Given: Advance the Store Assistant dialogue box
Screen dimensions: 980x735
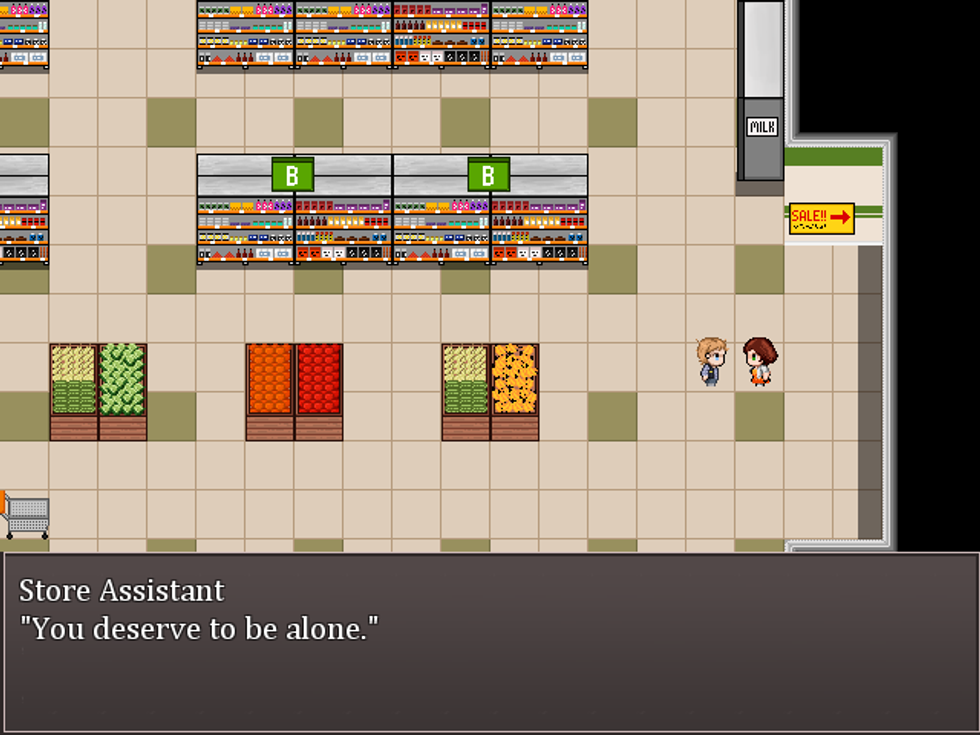Looking at the screenshot, I should tap(489, 642).
